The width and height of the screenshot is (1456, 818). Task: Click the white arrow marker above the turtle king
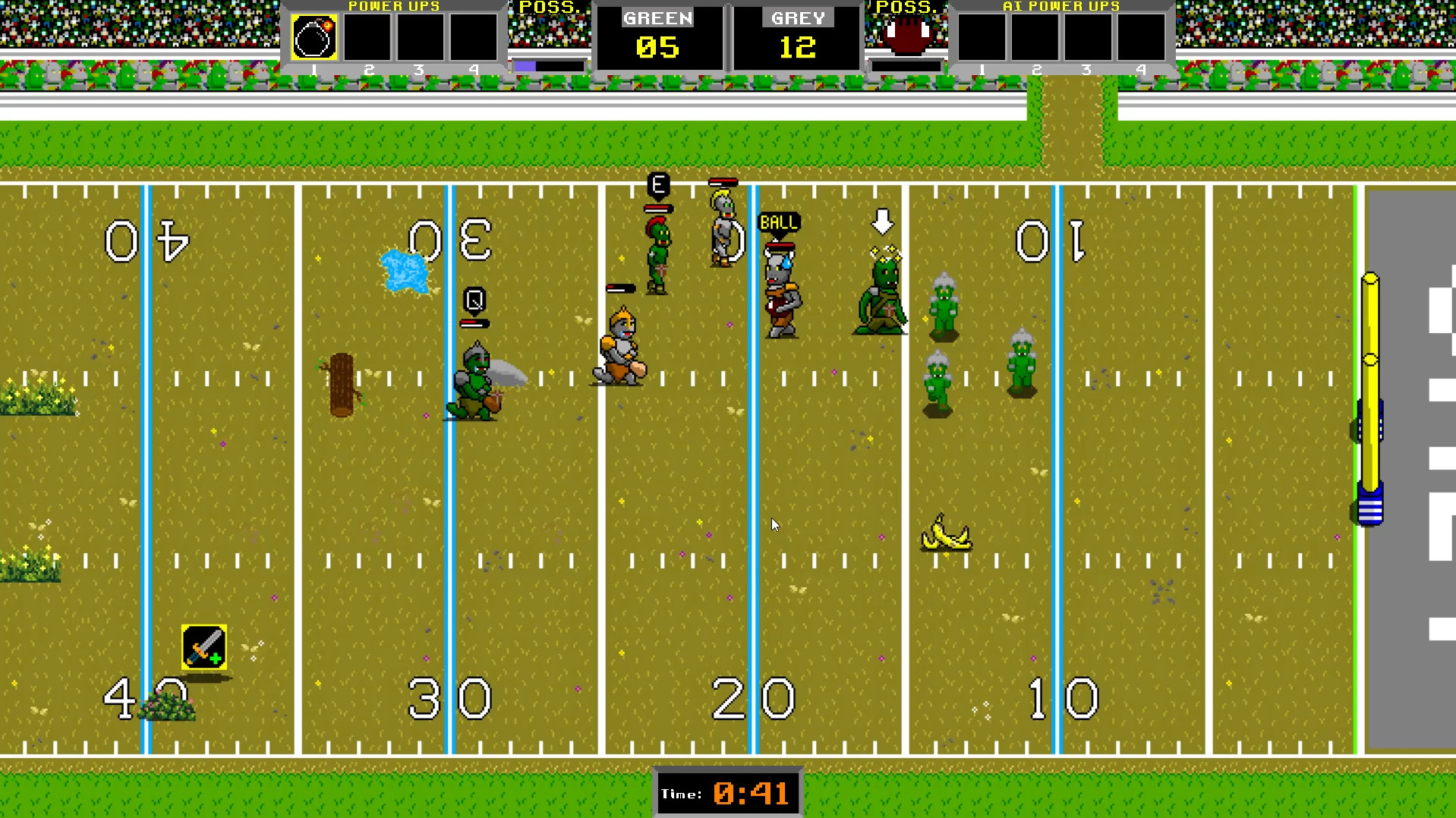(x=882, y=222)
